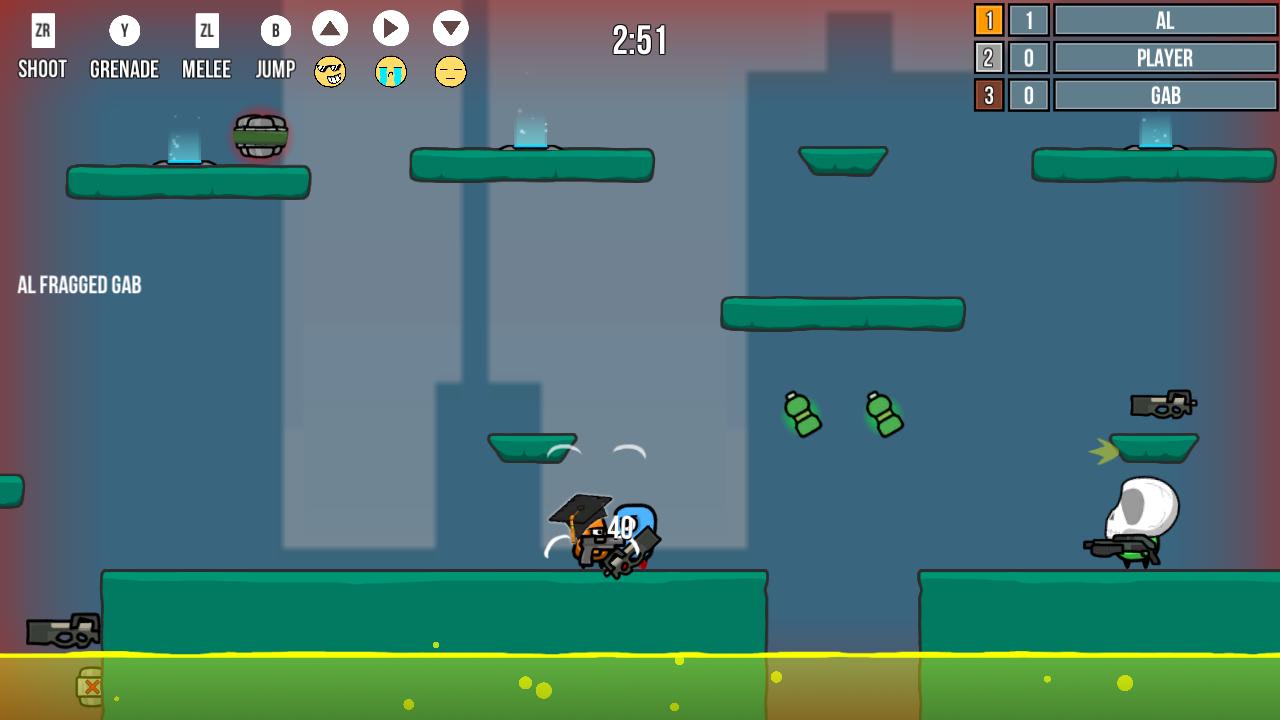
Task: Click the up arrow emote button
Action: tap(330, 28)
